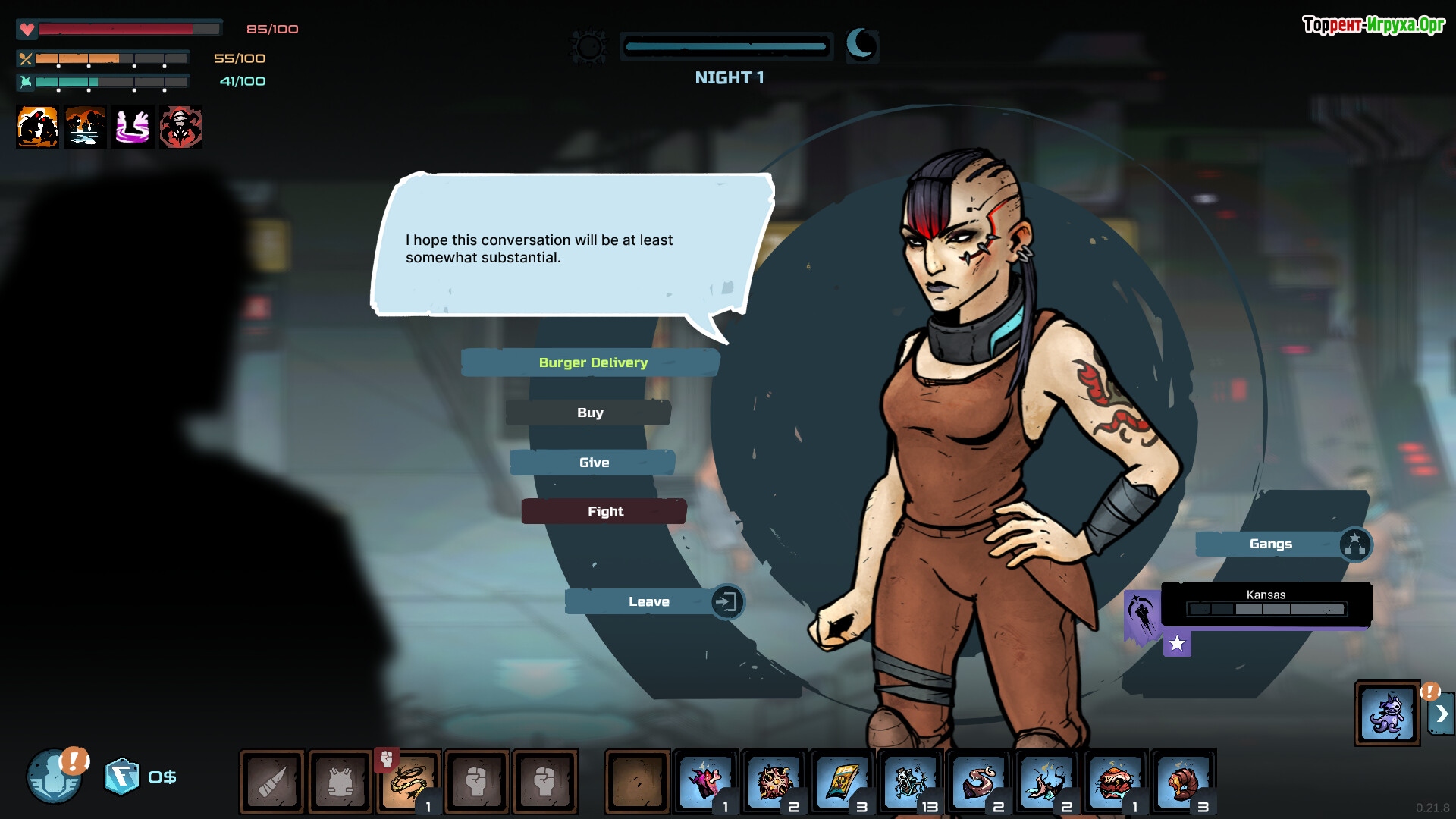Click the red masked figure status icon
Screen dimensions: 1456x819
[x=180, y=127]
